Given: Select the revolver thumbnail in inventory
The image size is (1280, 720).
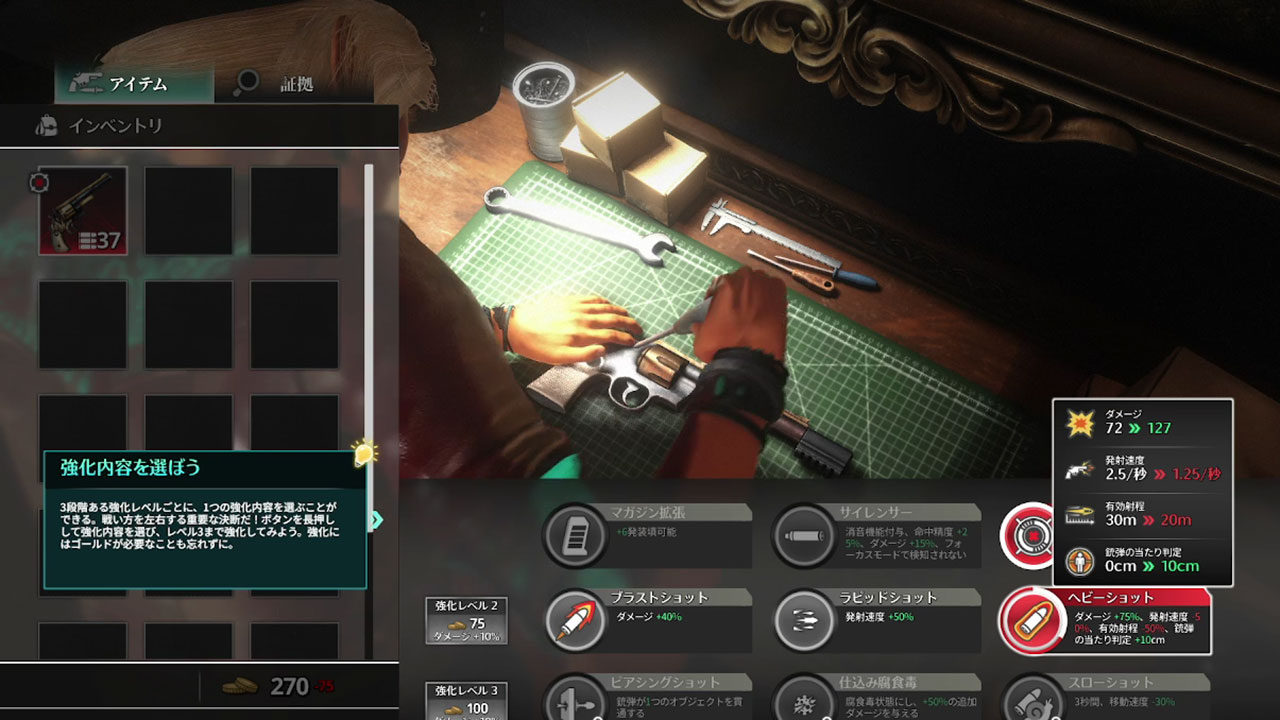Looking at the screenshot, I should [x=81, y=210].
